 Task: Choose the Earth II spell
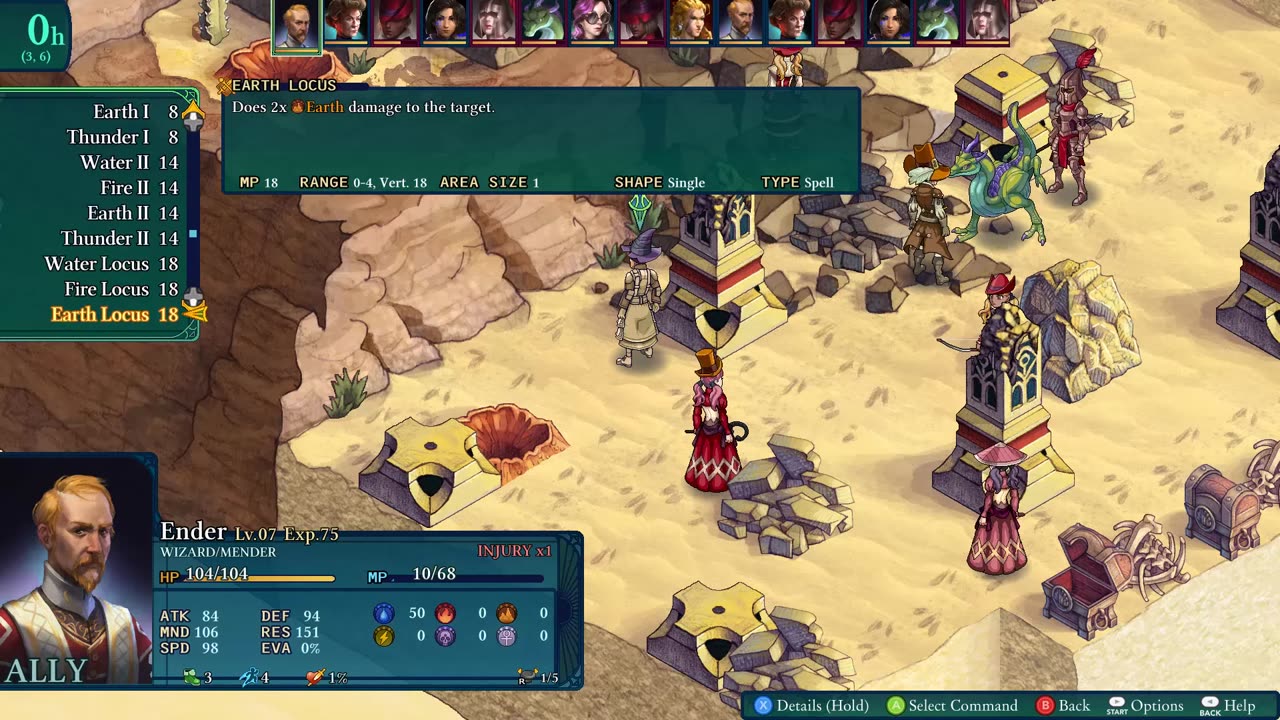(x=118, y=213)
